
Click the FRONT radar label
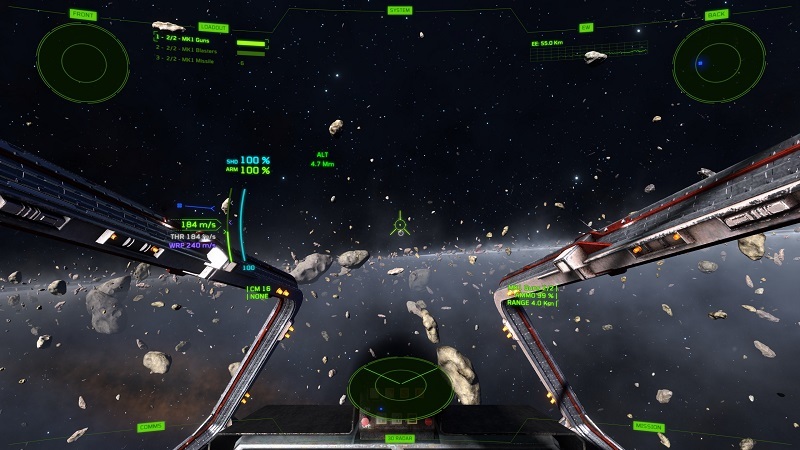coord(84,15)
